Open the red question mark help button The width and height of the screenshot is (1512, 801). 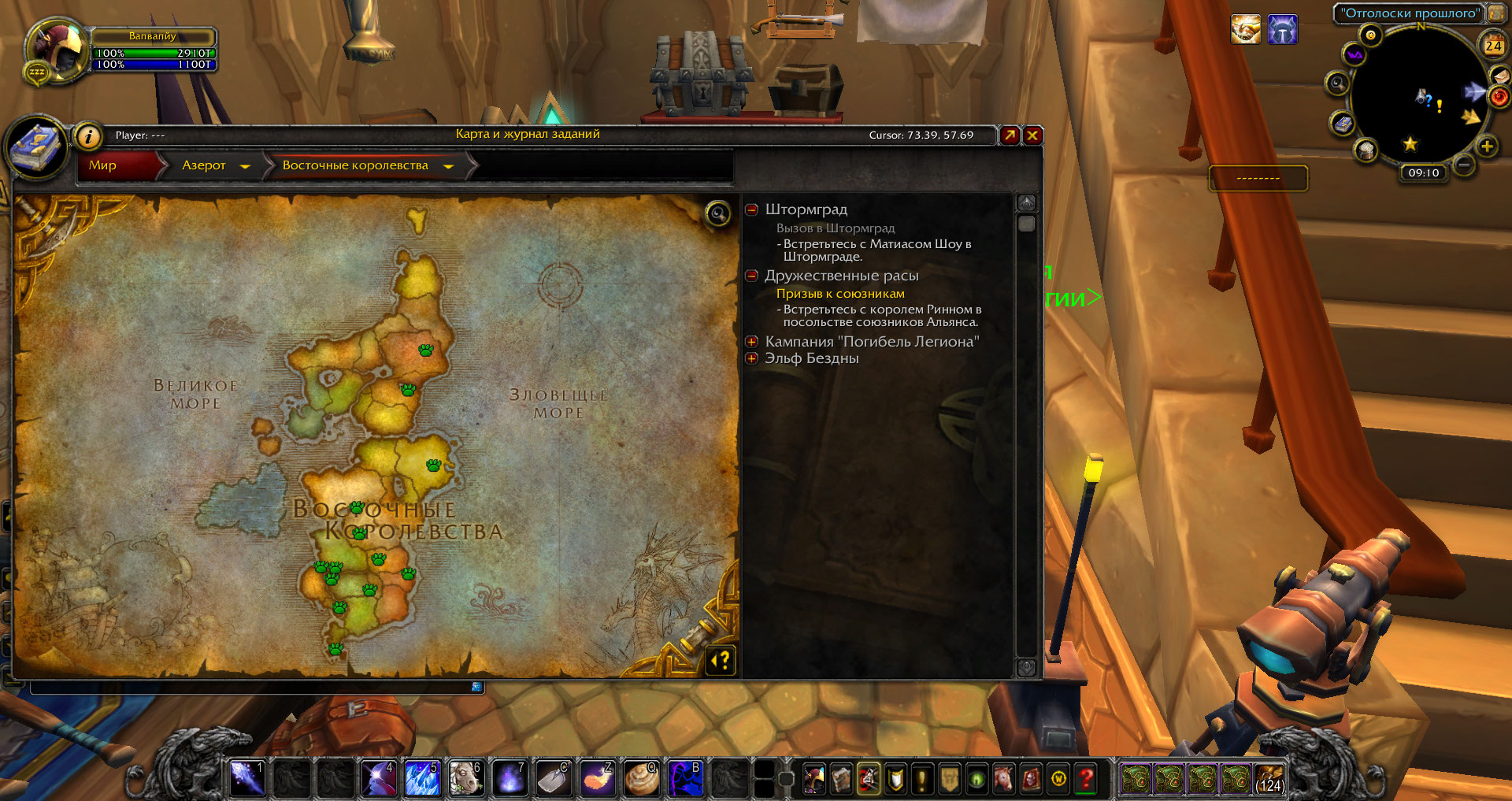(1087, 778)
